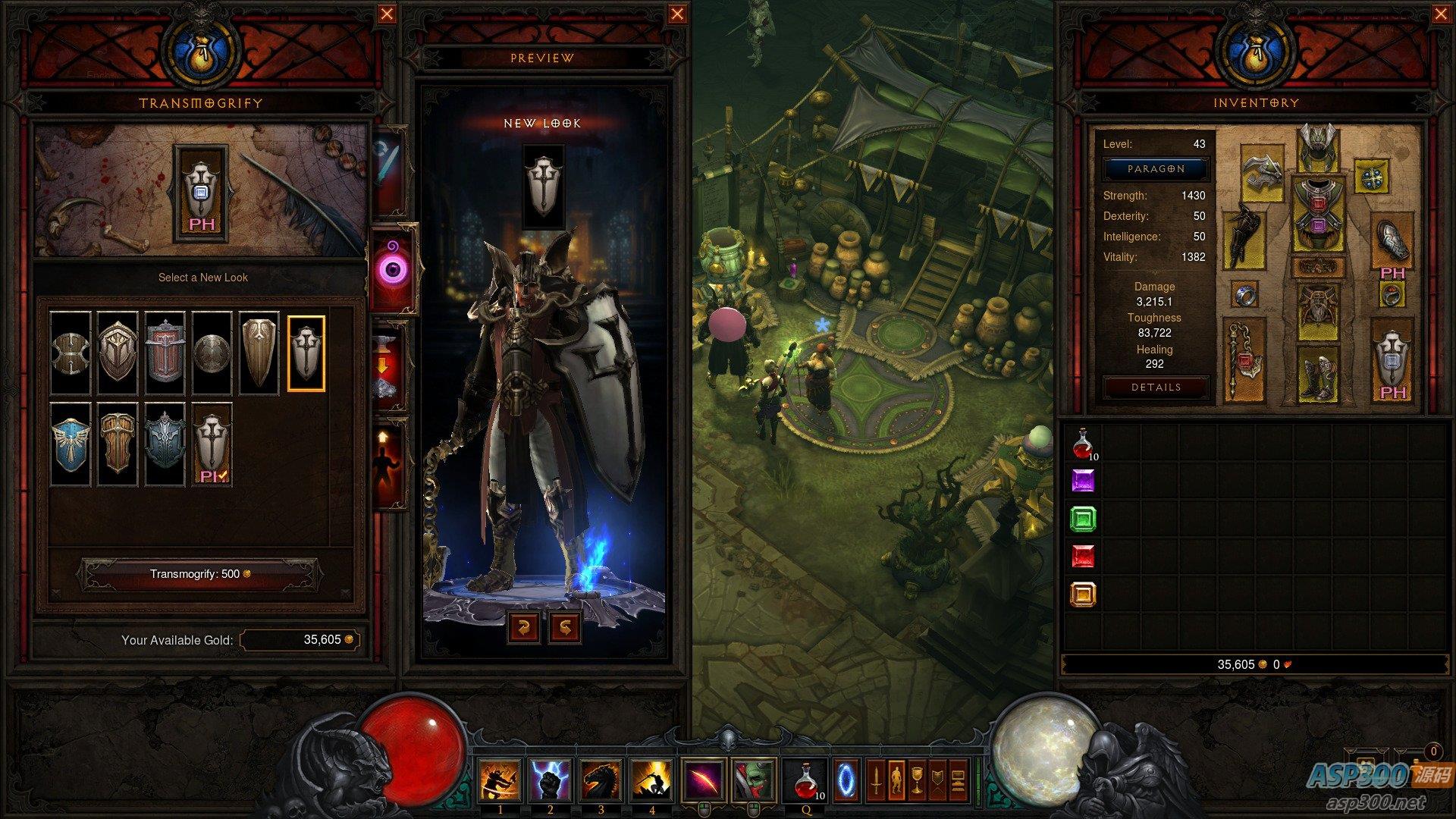Screen dimensions: 1456x819
Task: Open the Paragon points panel
Action: click(1156, 169)
